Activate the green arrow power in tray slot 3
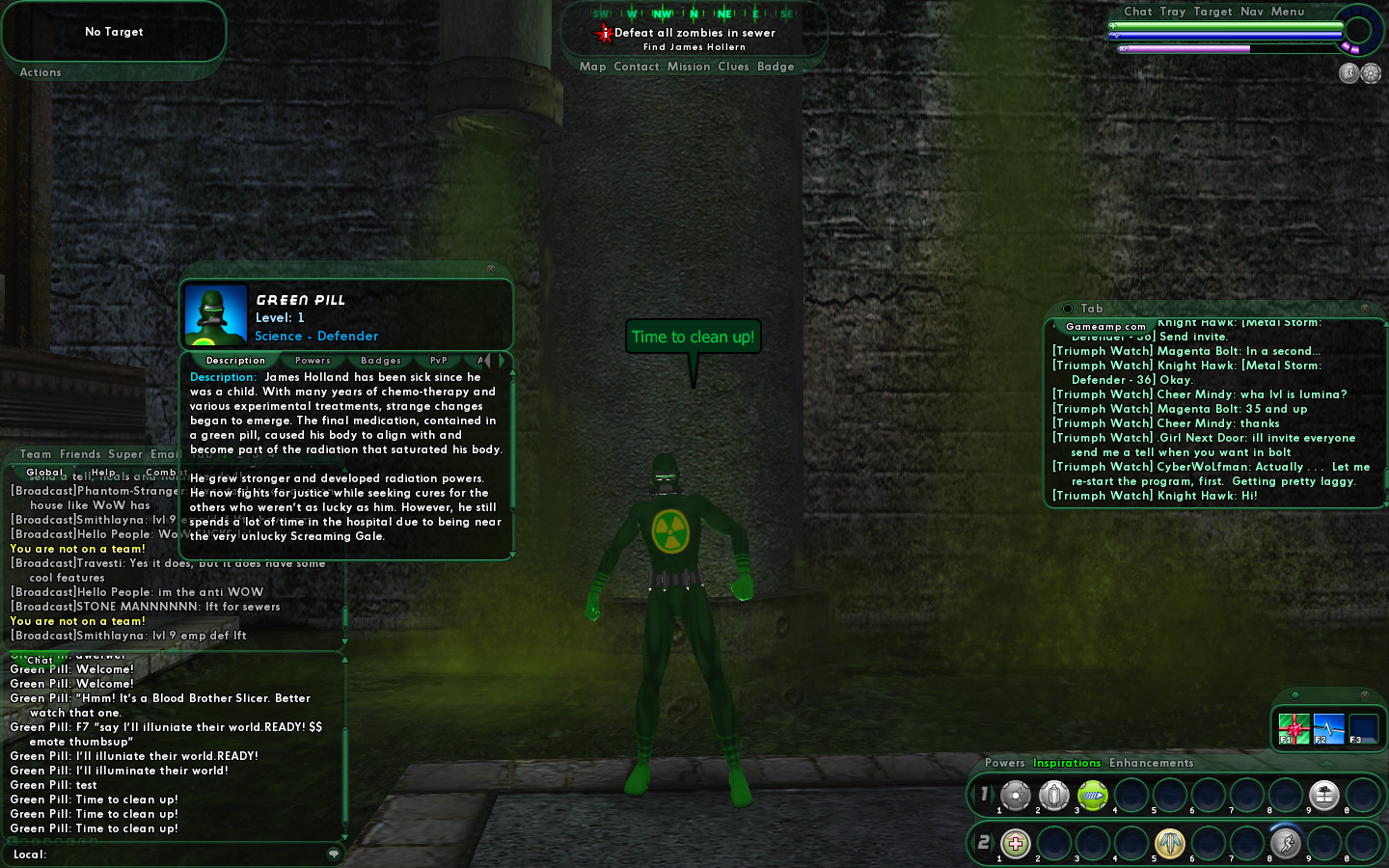Image resolution: width=1389 pixels, height=868 pixels. tap(1092, 795)
